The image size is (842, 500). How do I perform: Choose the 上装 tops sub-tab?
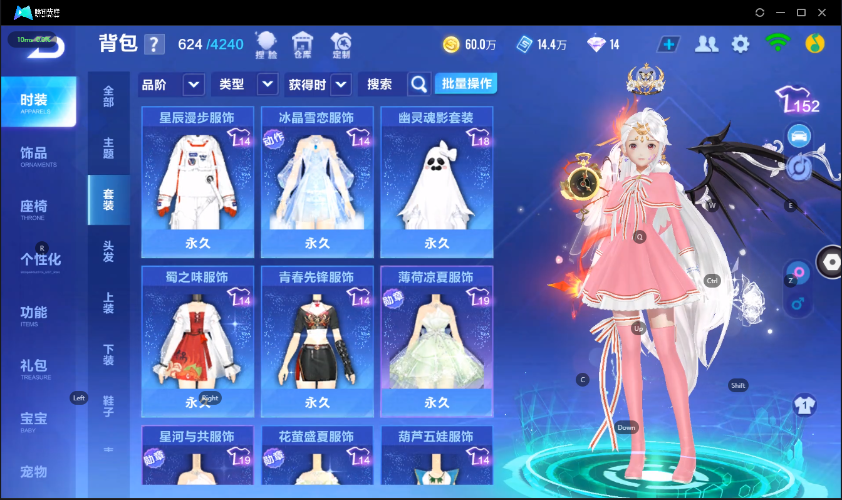[108, 303]
